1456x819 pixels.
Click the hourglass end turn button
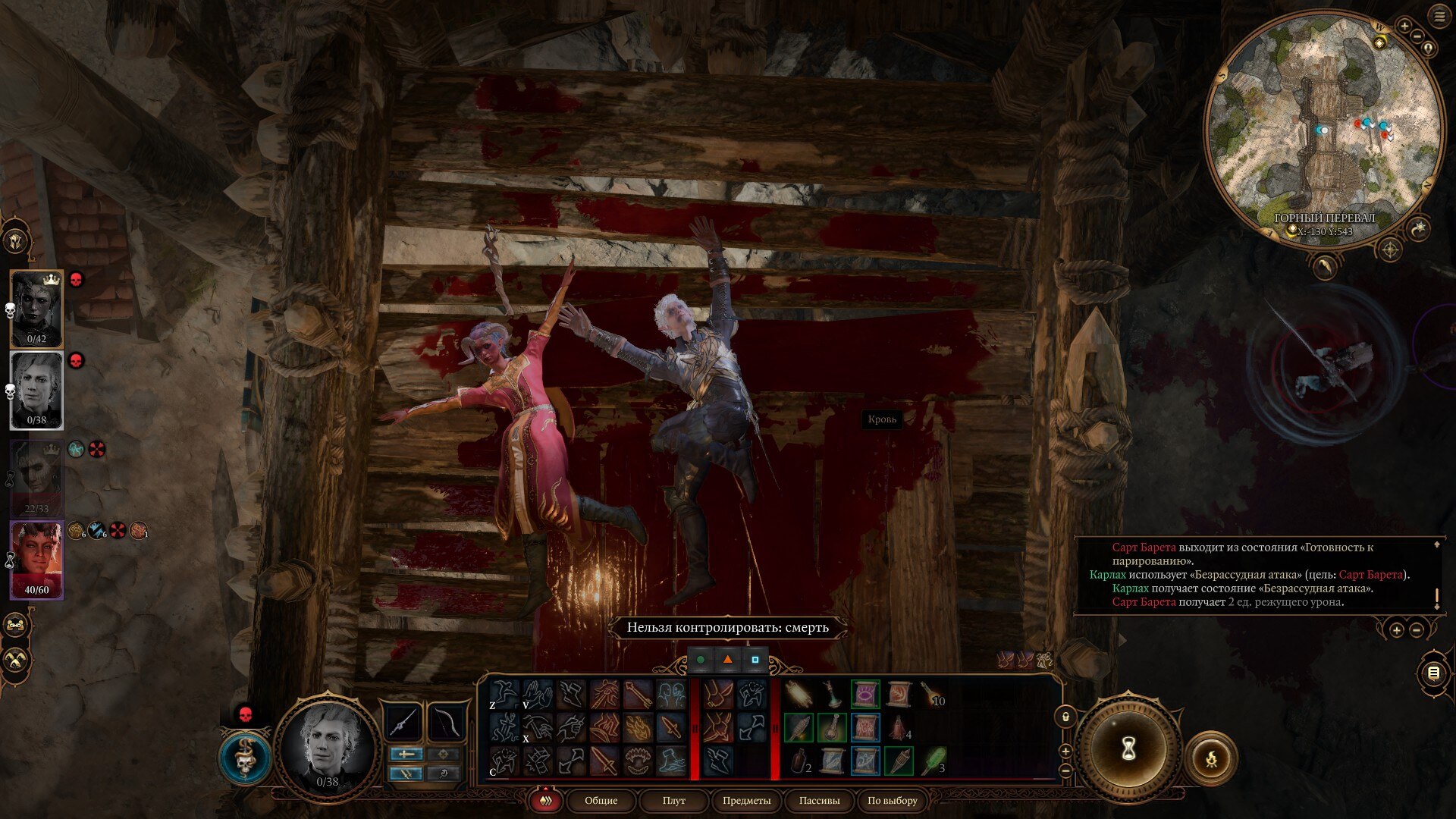[1128, 749]
